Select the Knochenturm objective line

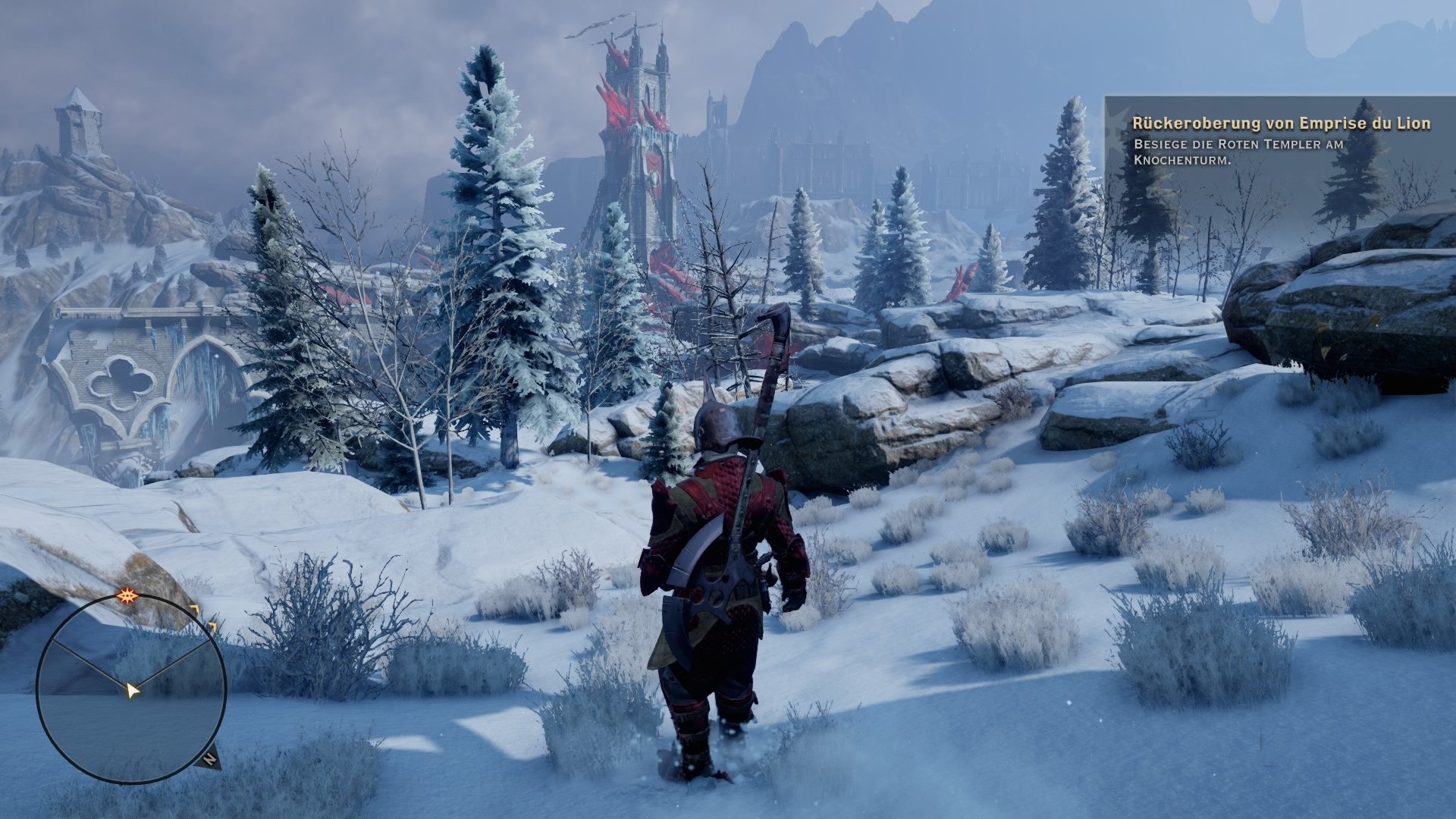coord(1181,161)
